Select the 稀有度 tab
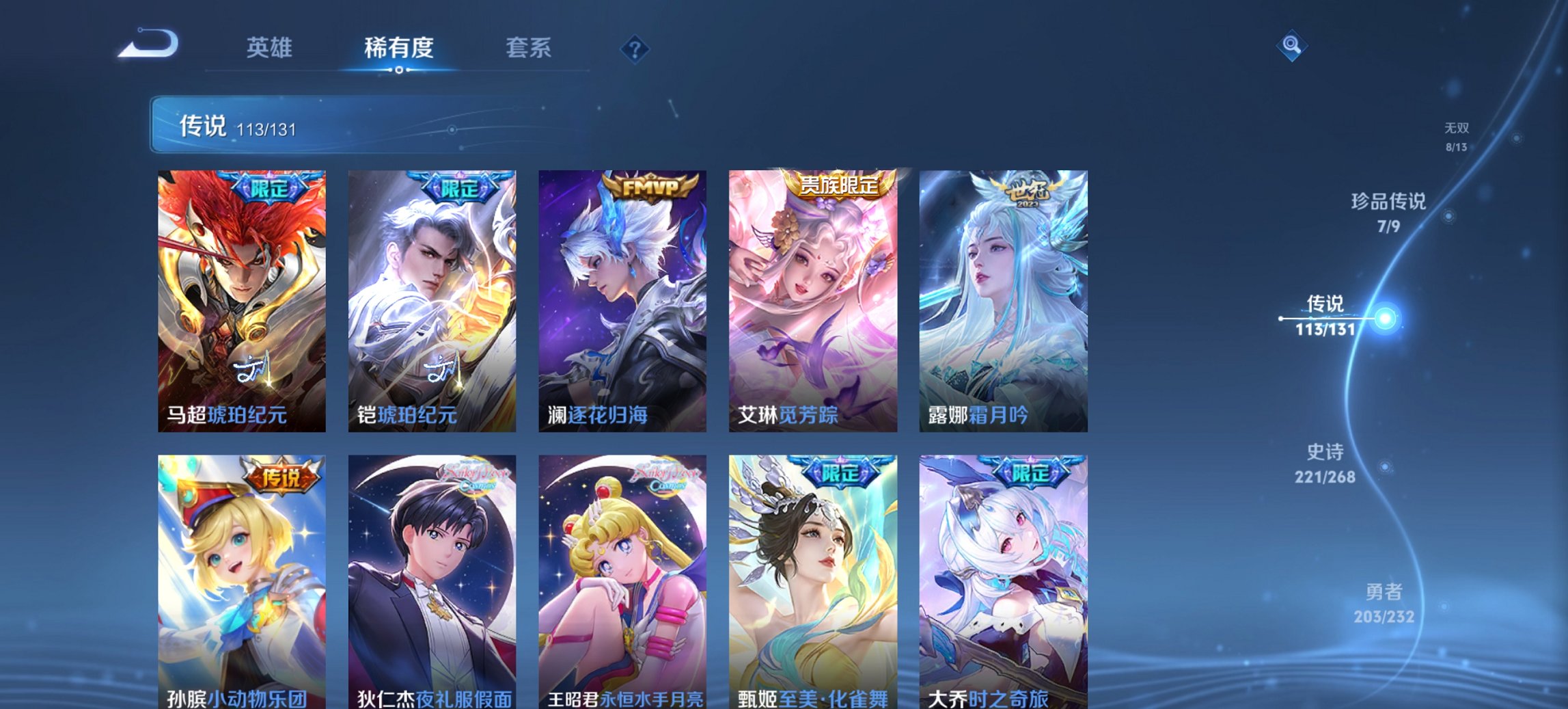 [x=396, y=48]
